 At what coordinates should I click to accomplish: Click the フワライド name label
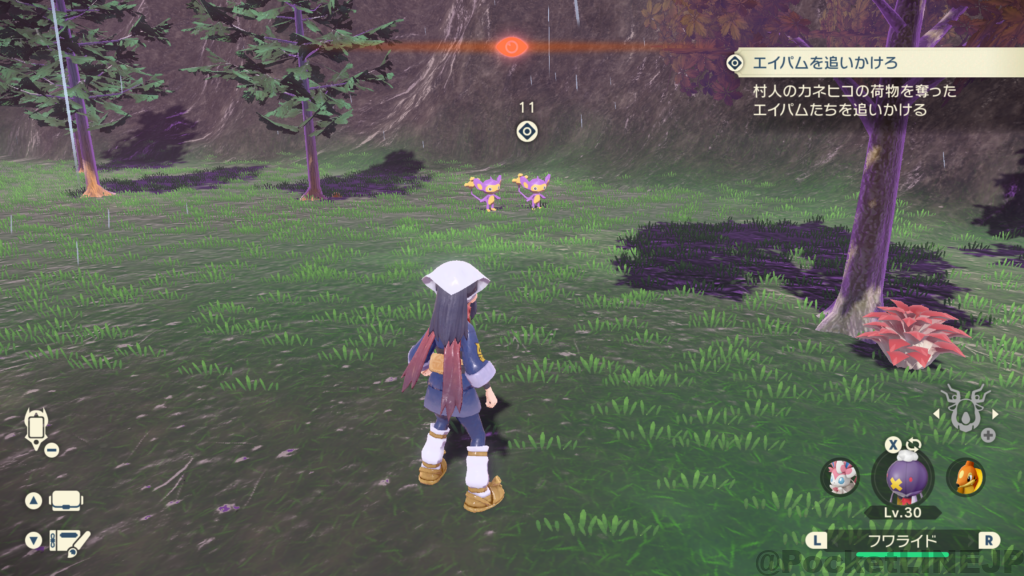tap(903, 541)
